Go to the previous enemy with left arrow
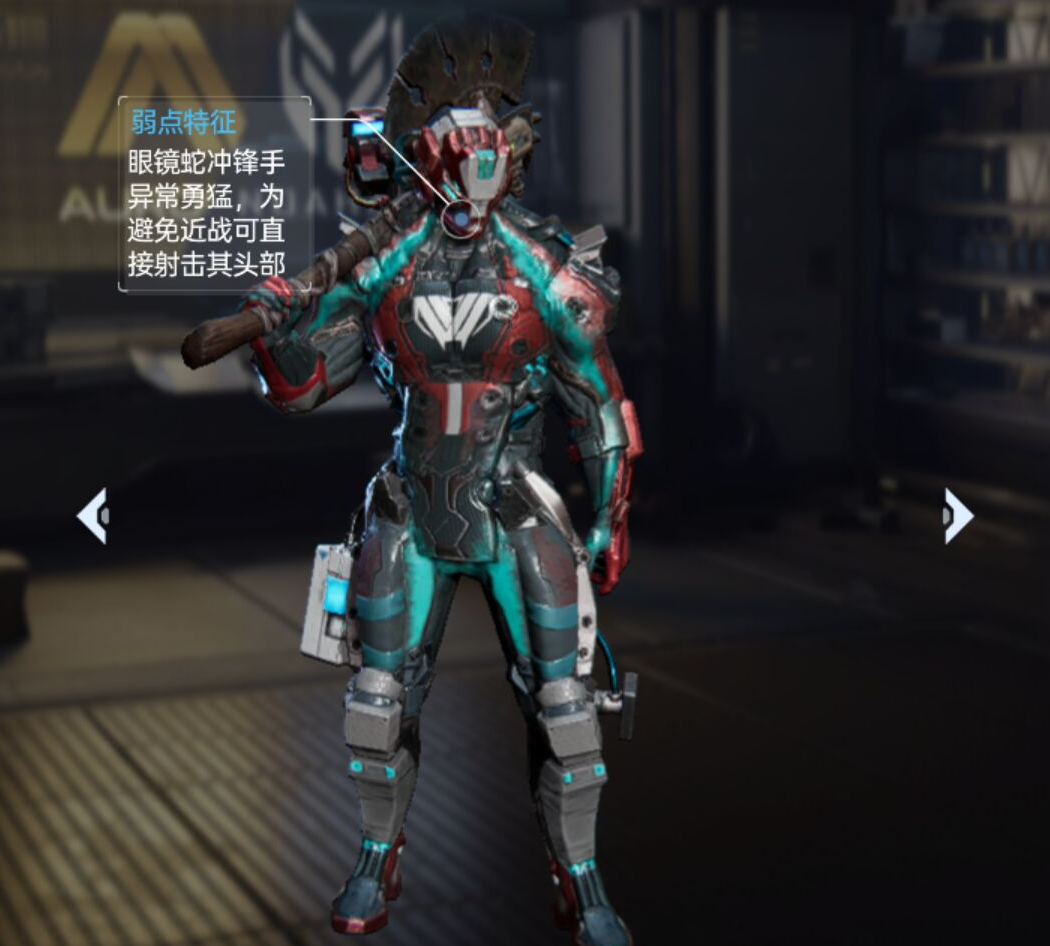The width and height of the screenshot is (1050, 946). coord(93,516)
